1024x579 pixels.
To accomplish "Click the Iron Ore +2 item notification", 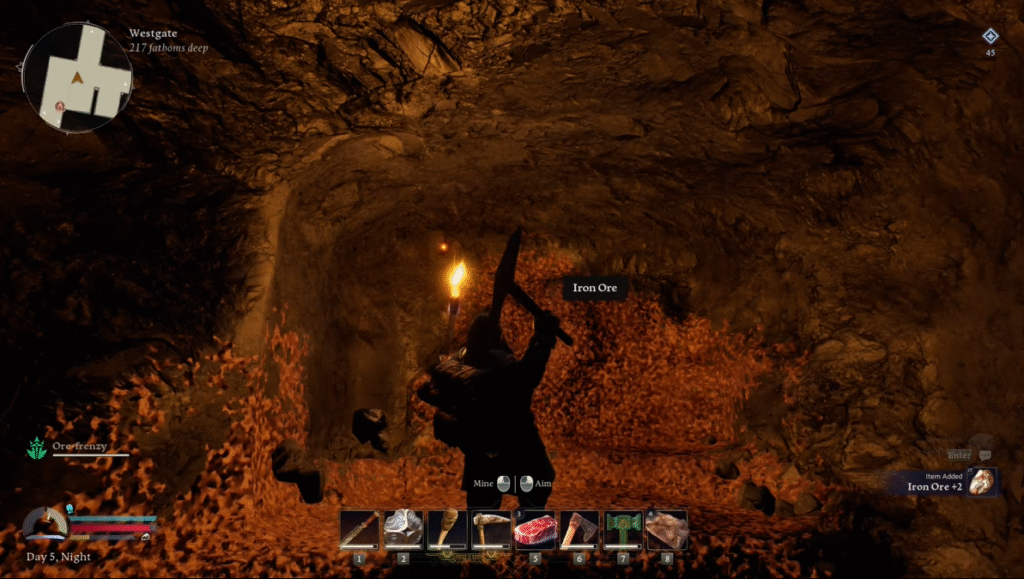I will pyautogui.click(x=942, y=483).
